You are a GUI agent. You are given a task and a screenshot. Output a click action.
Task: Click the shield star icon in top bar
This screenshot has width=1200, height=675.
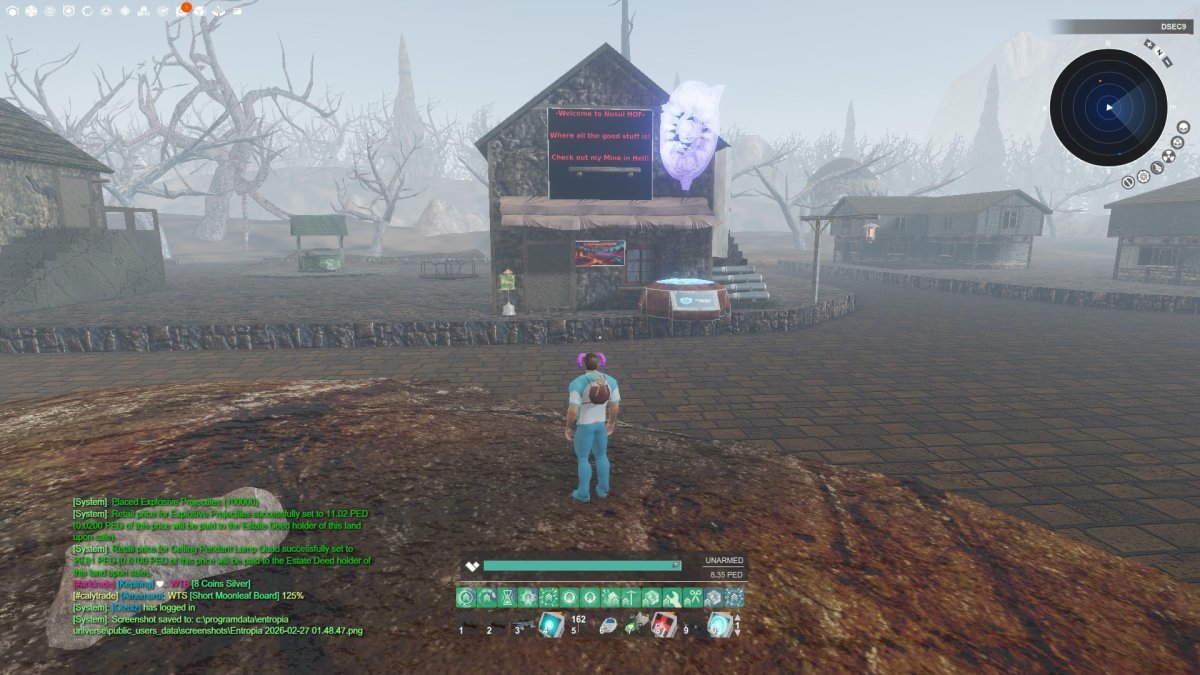tap(68, 11)
